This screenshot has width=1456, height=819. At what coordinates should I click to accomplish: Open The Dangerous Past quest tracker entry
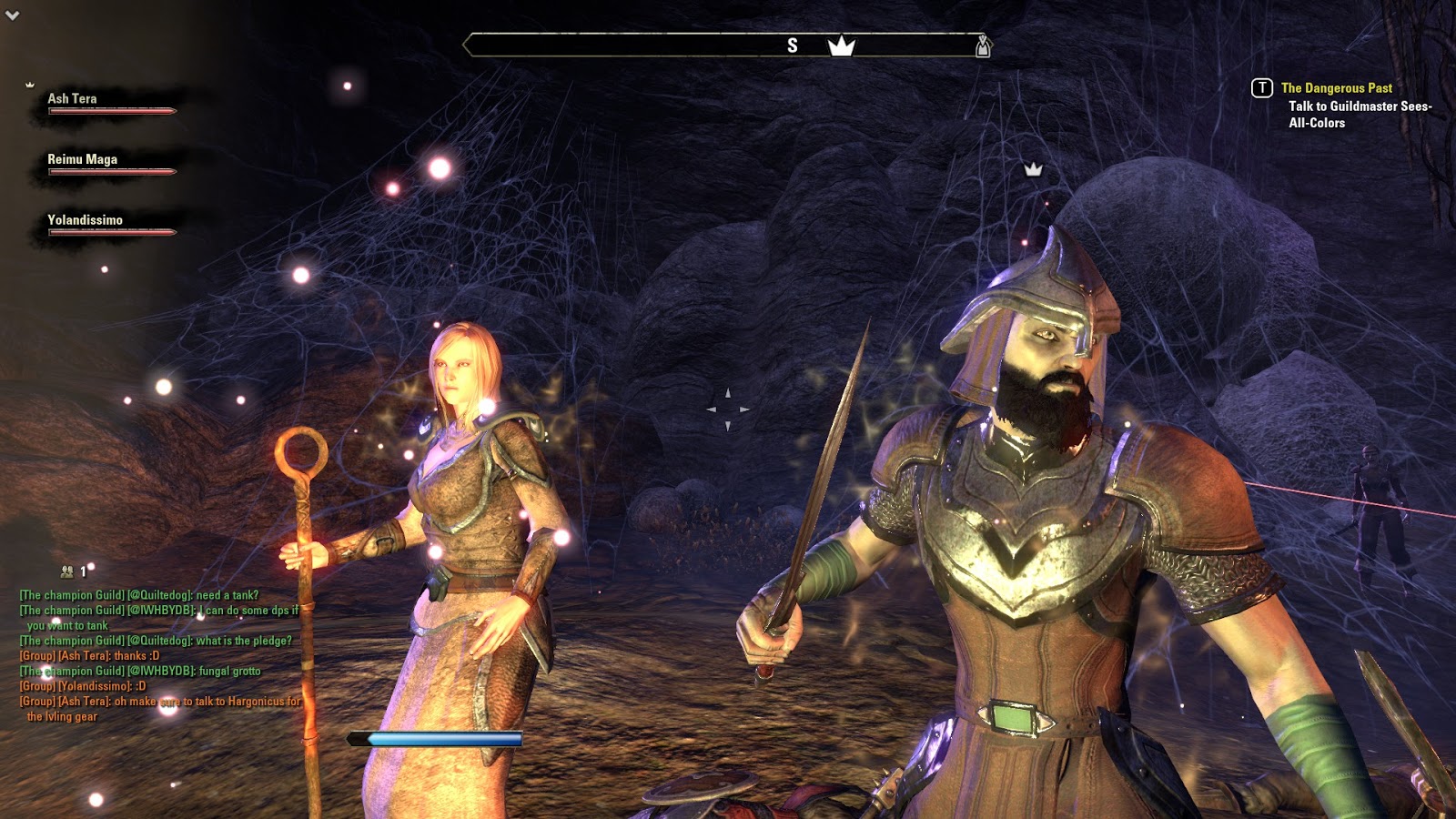[1336, 88]
